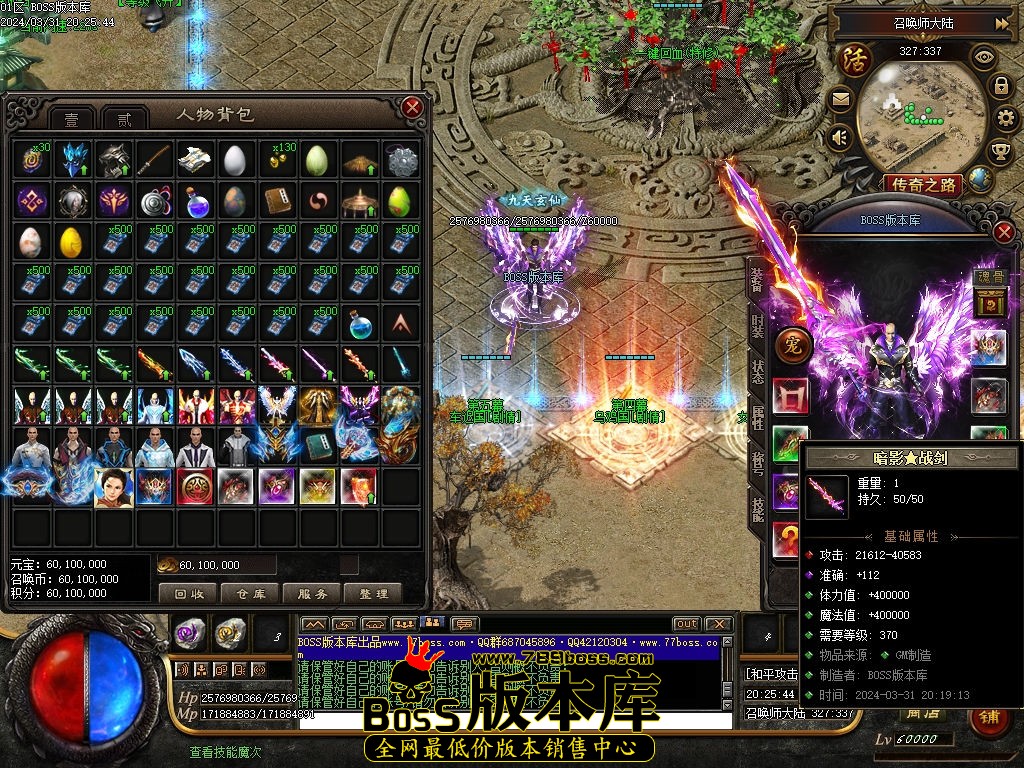Open the 时装 fashion tab
Image resolution: width=1024 pixels, height=768 pixels.
click(x=757, y=329)
